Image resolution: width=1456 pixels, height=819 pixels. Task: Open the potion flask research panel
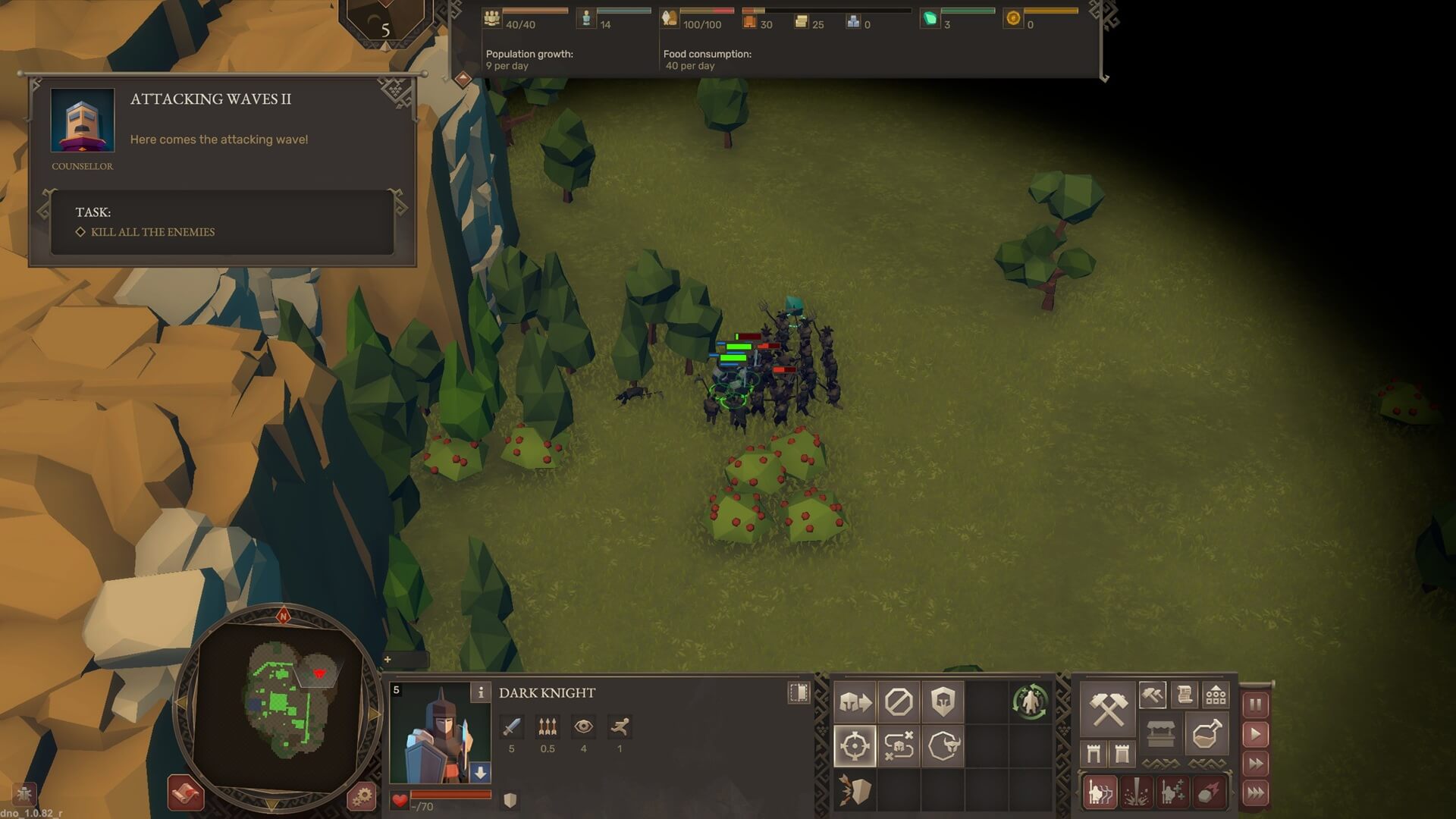(1207, 734)
